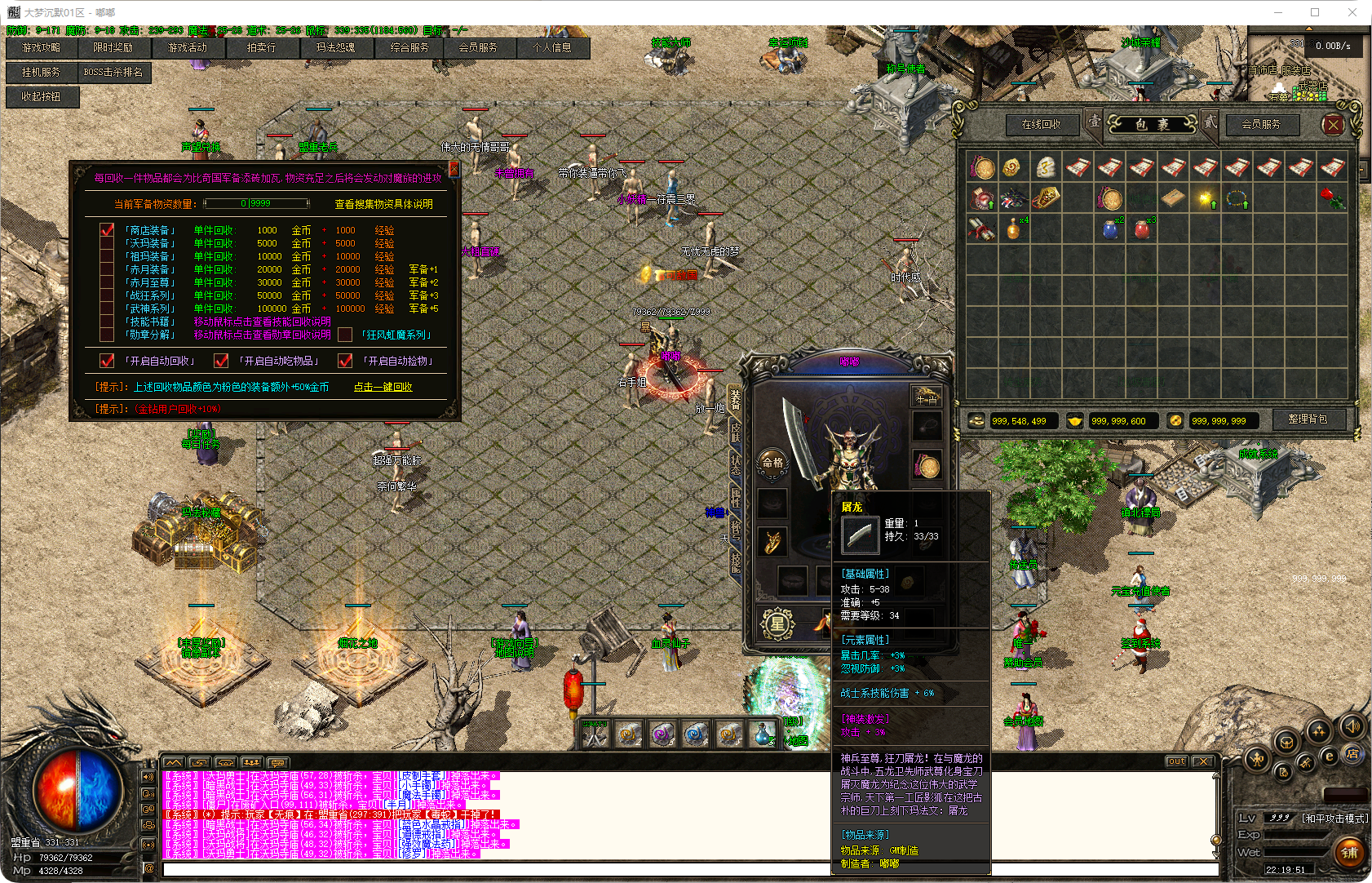Open the 游戏攻略 menu

(x=42, y=48)
